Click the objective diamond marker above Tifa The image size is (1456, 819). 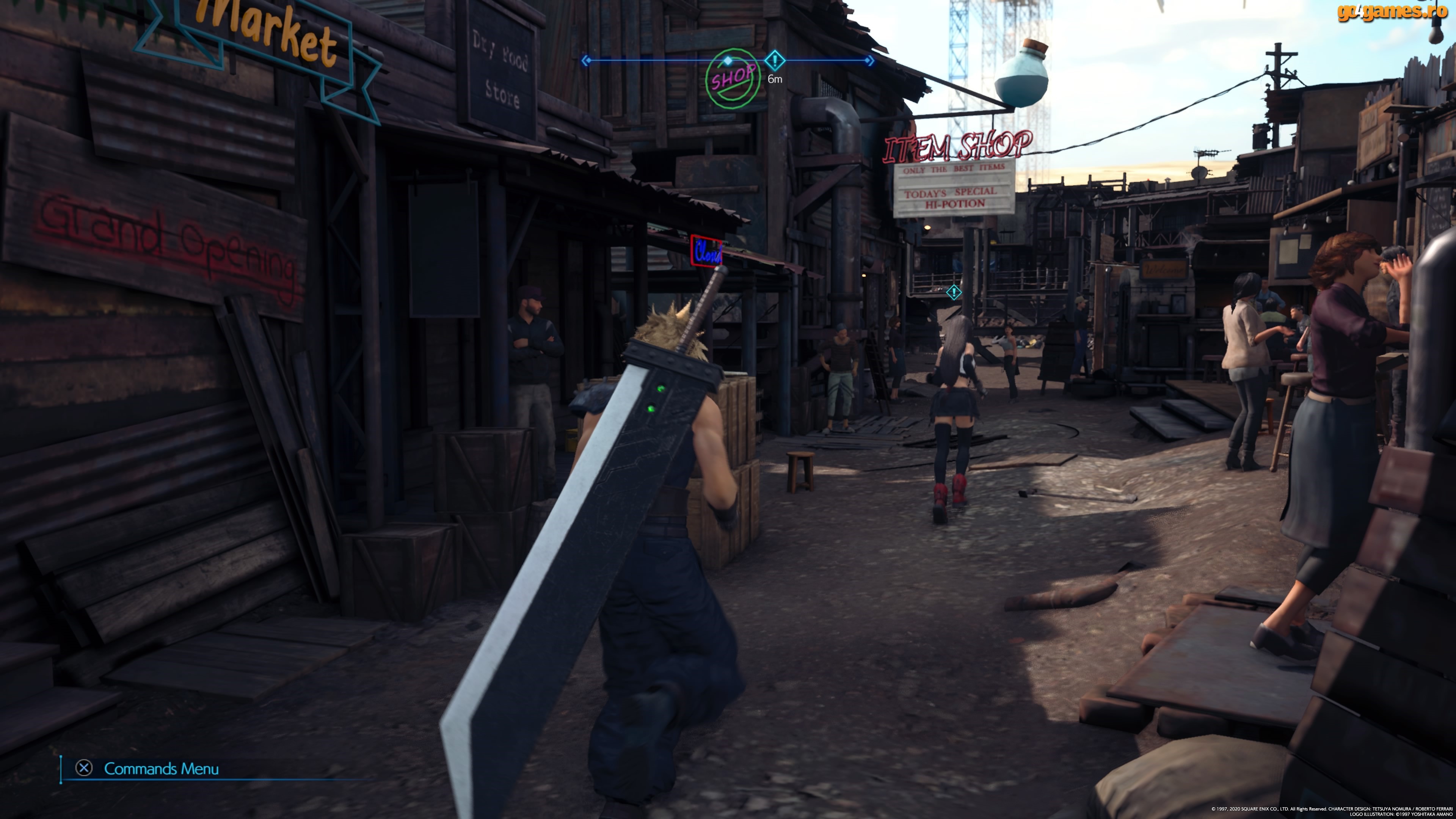(954, 292)
